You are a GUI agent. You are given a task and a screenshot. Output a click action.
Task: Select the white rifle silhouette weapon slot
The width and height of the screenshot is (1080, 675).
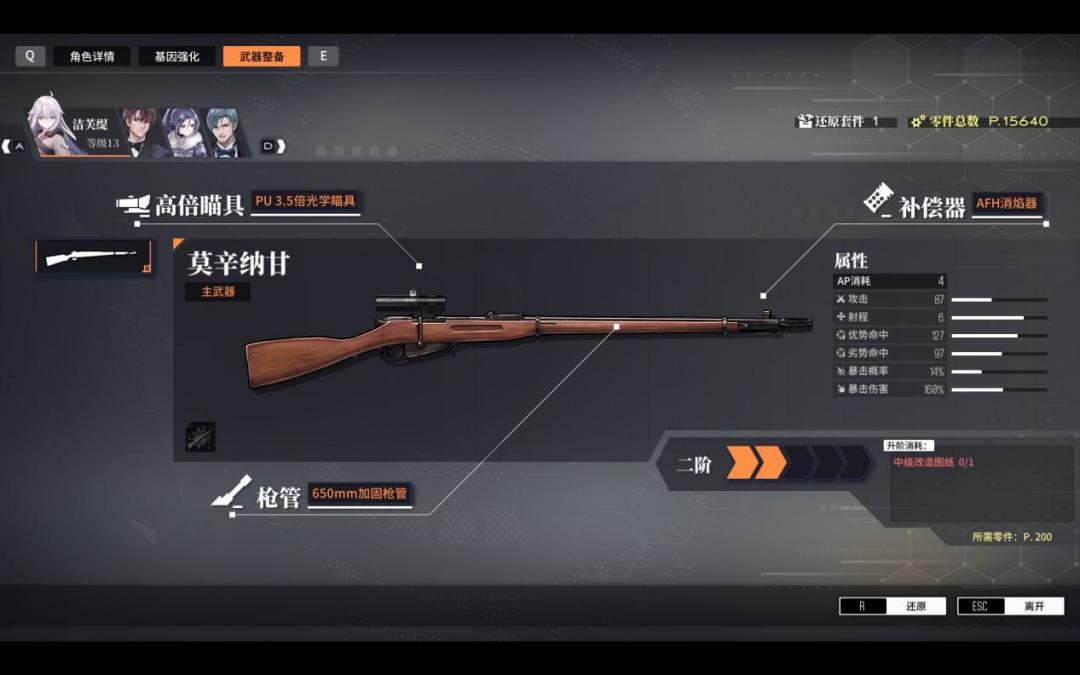pos(95,257)
